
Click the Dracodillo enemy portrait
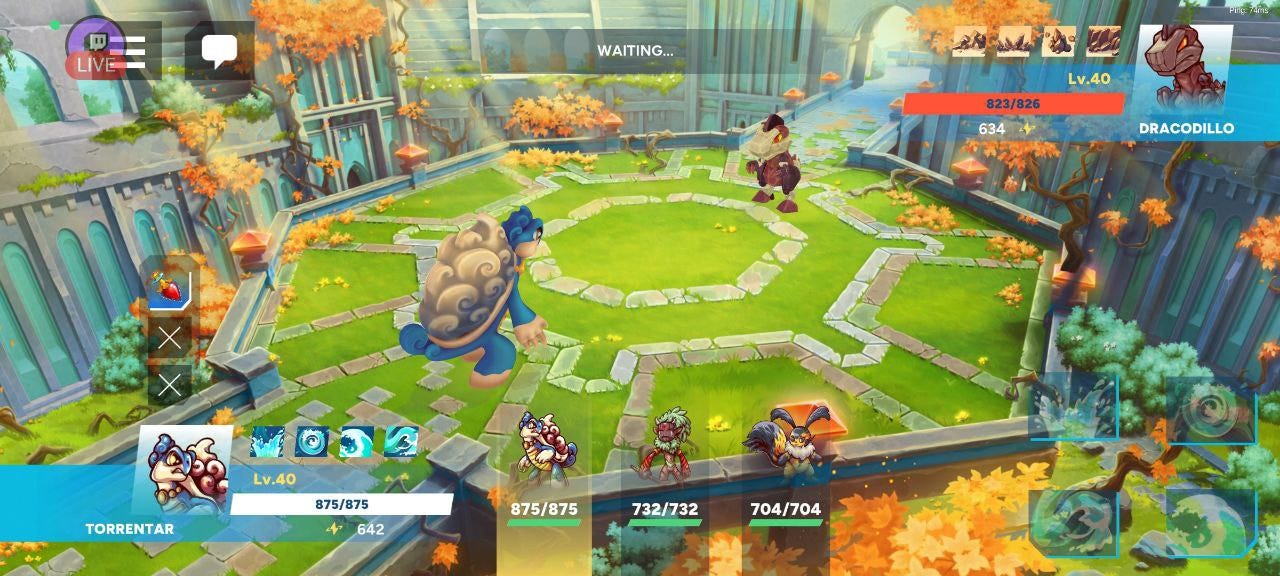[x=1185, y=70]
